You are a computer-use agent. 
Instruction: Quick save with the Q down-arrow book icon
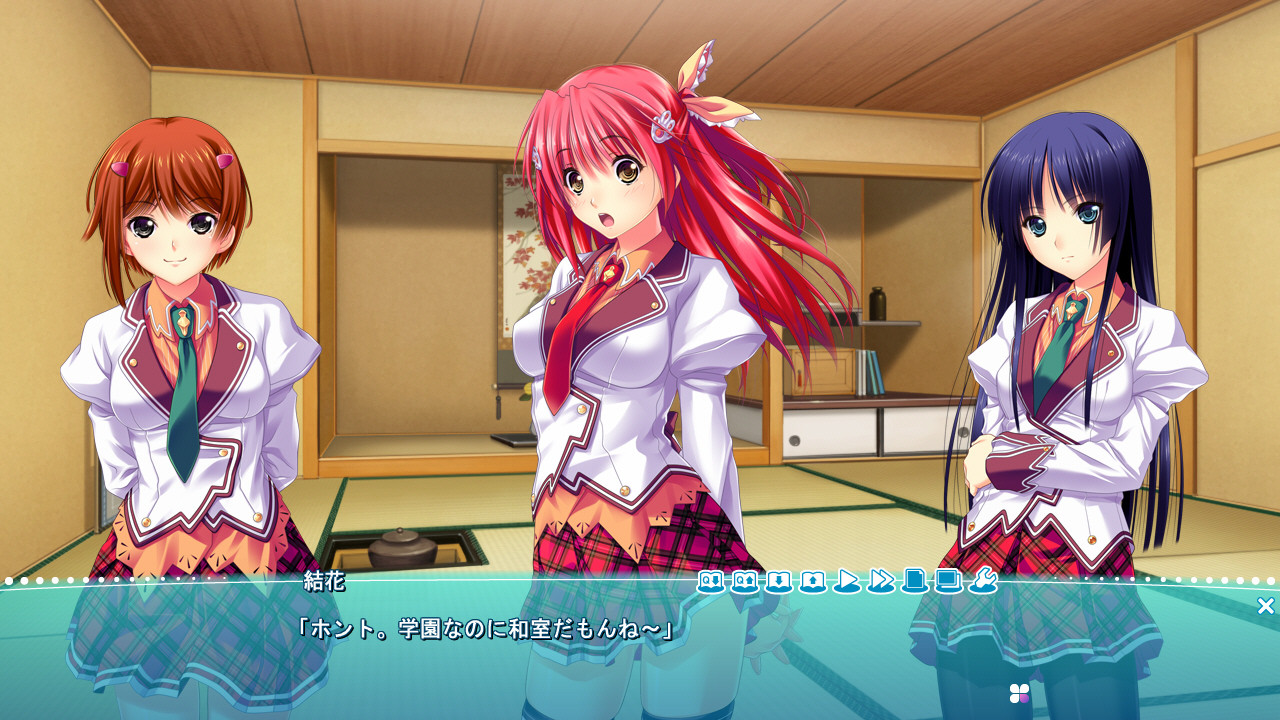711,580
